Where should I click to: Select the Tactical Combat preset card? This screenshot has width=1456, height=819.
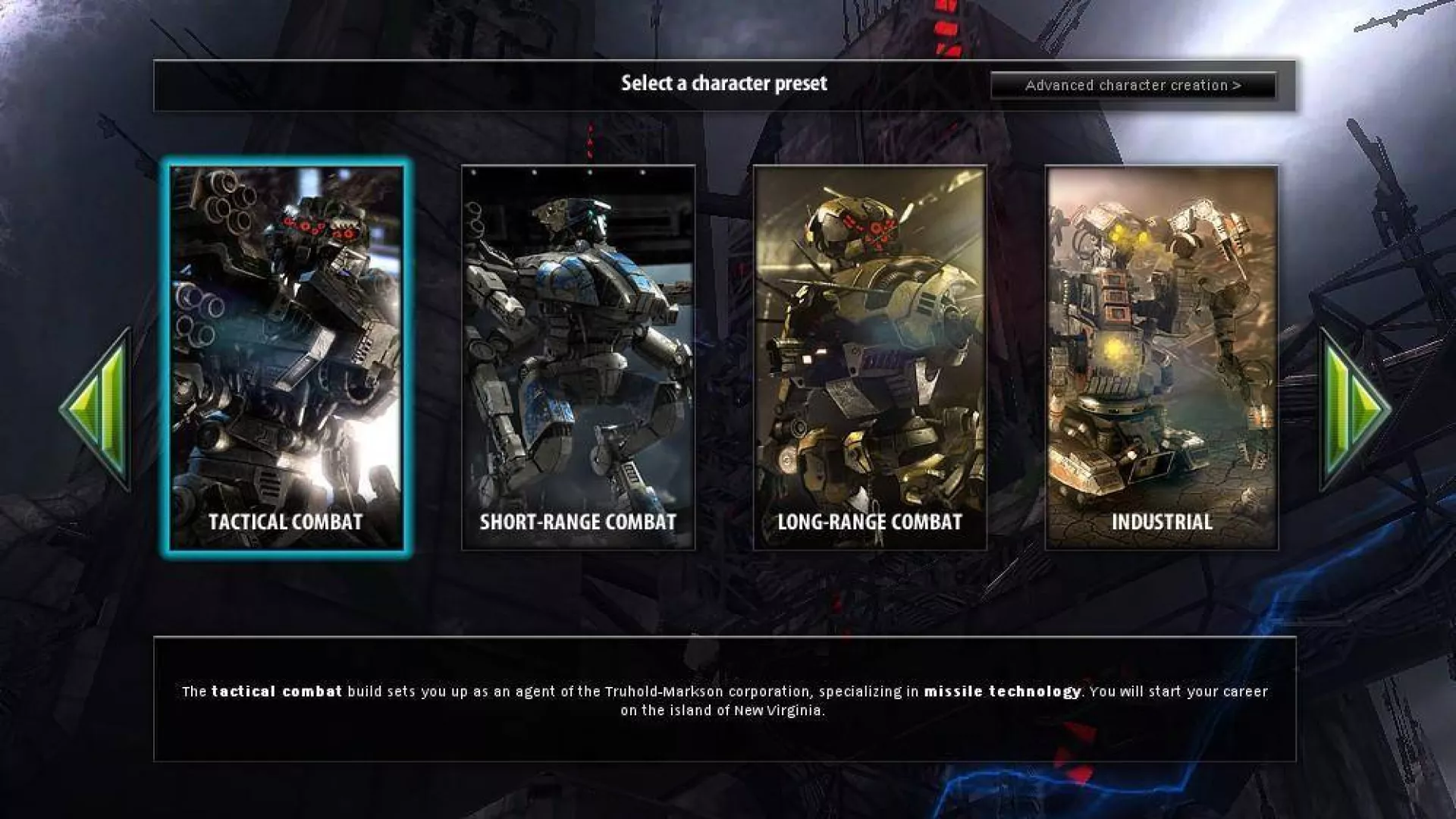pos(286,358)
